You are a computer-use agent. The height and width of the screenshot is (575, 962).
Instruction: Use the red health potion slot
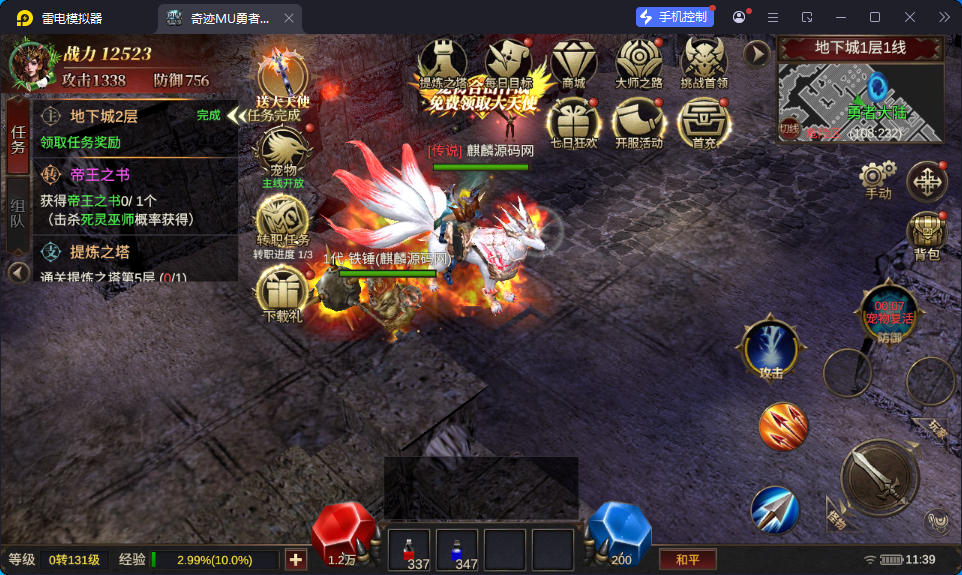pos(408,551)
